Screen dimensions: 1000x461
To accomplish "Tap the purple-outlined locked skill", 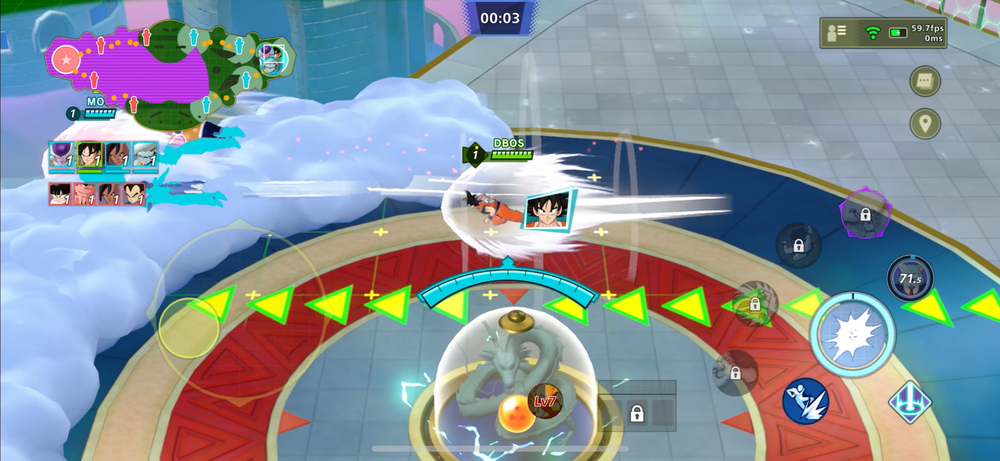I will pos(863,212).
